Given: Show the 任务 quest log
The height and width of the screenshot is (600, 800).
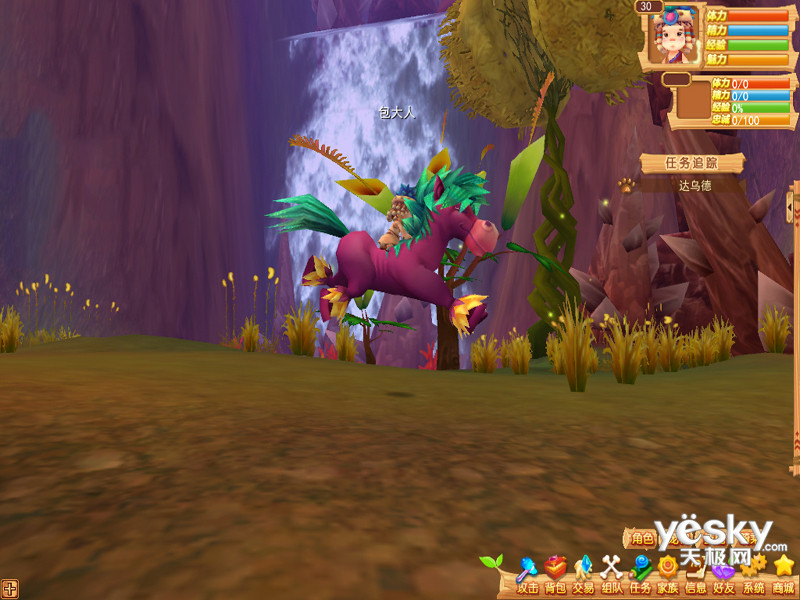Looking at the screenshot, I should click(640, 576).
